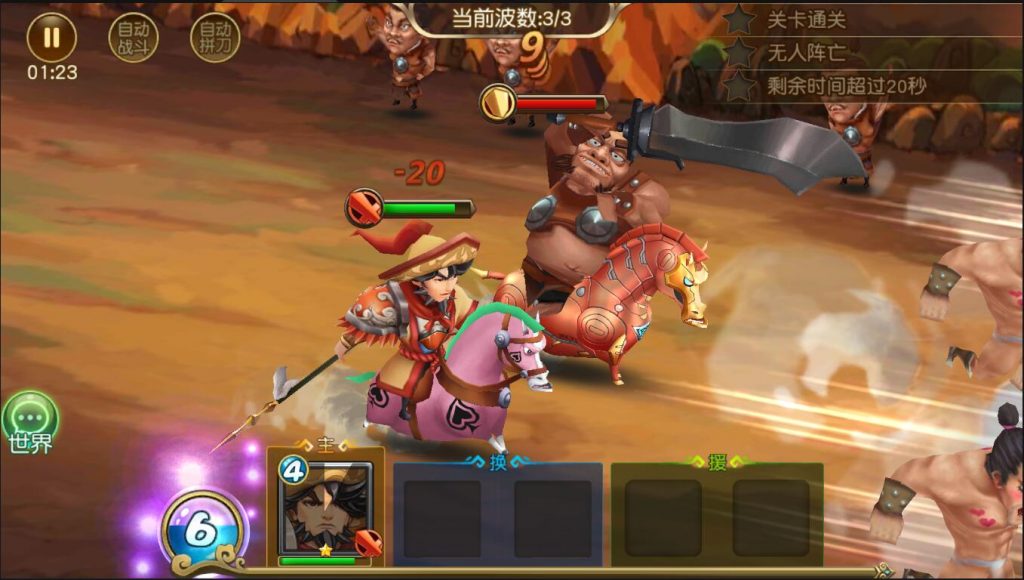
Task: Toggle auto clash (自动拼刀)
Action: point(214,38)
